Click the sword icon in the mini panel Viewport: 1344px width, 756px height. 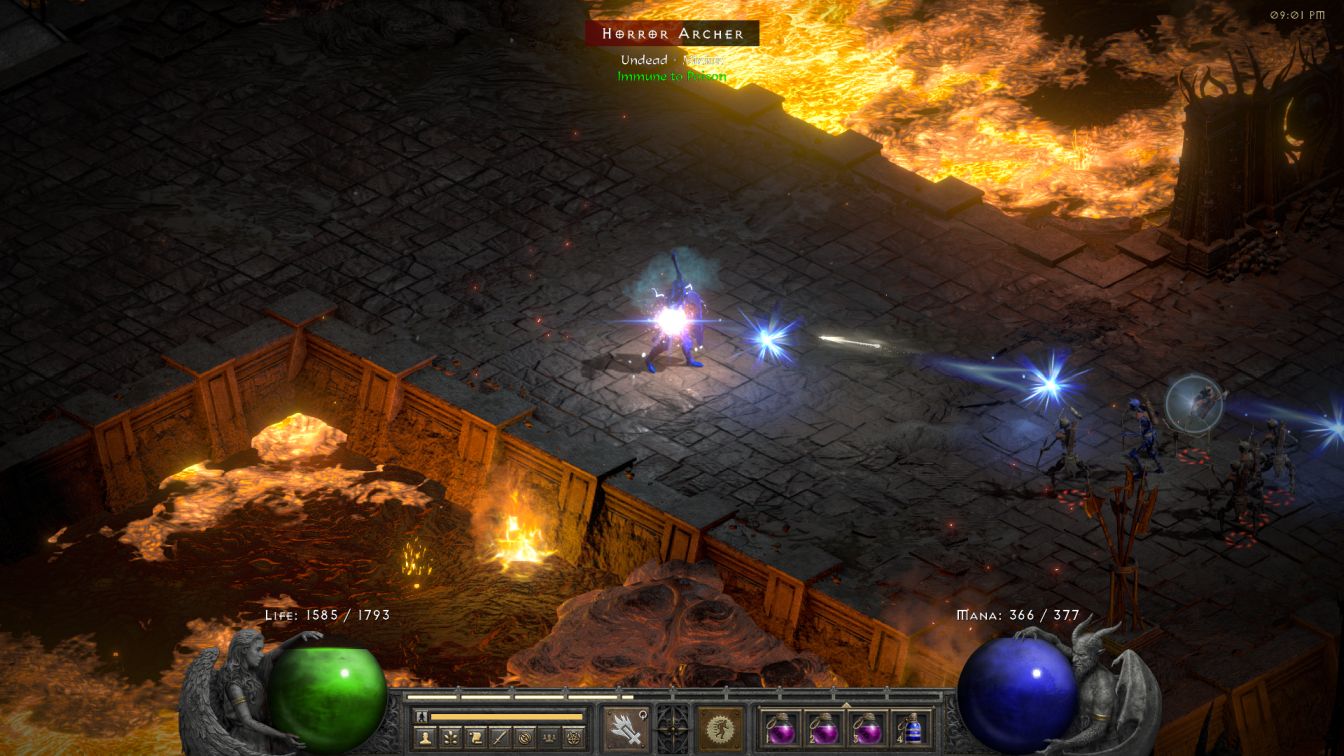point(499,738)
